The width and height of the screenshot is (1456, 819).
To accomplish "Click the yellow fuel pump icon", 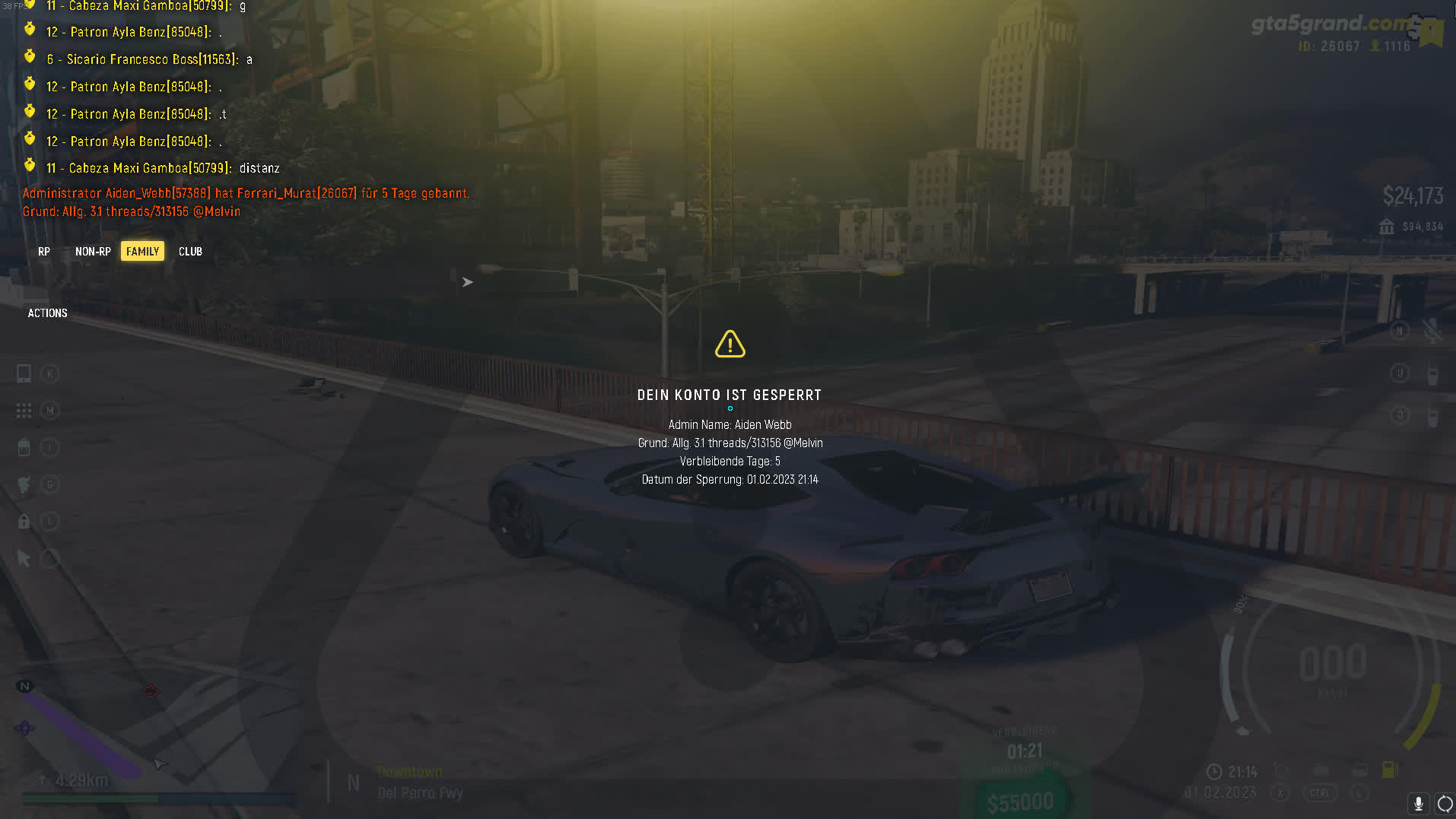I will pyautogui.click(x=1389, y=770).
